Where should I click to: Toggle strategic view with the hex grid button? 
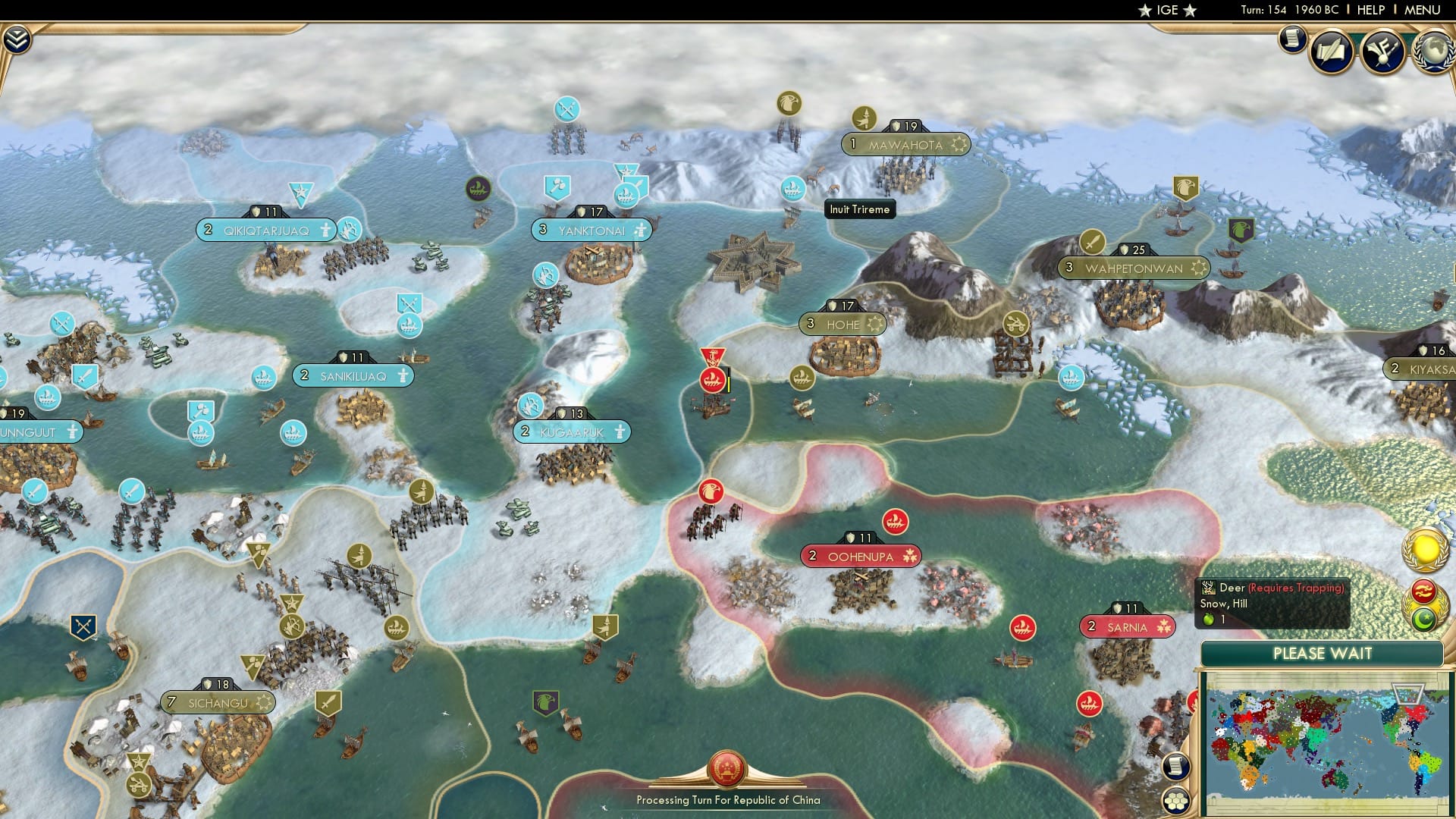click(1176, 799)
